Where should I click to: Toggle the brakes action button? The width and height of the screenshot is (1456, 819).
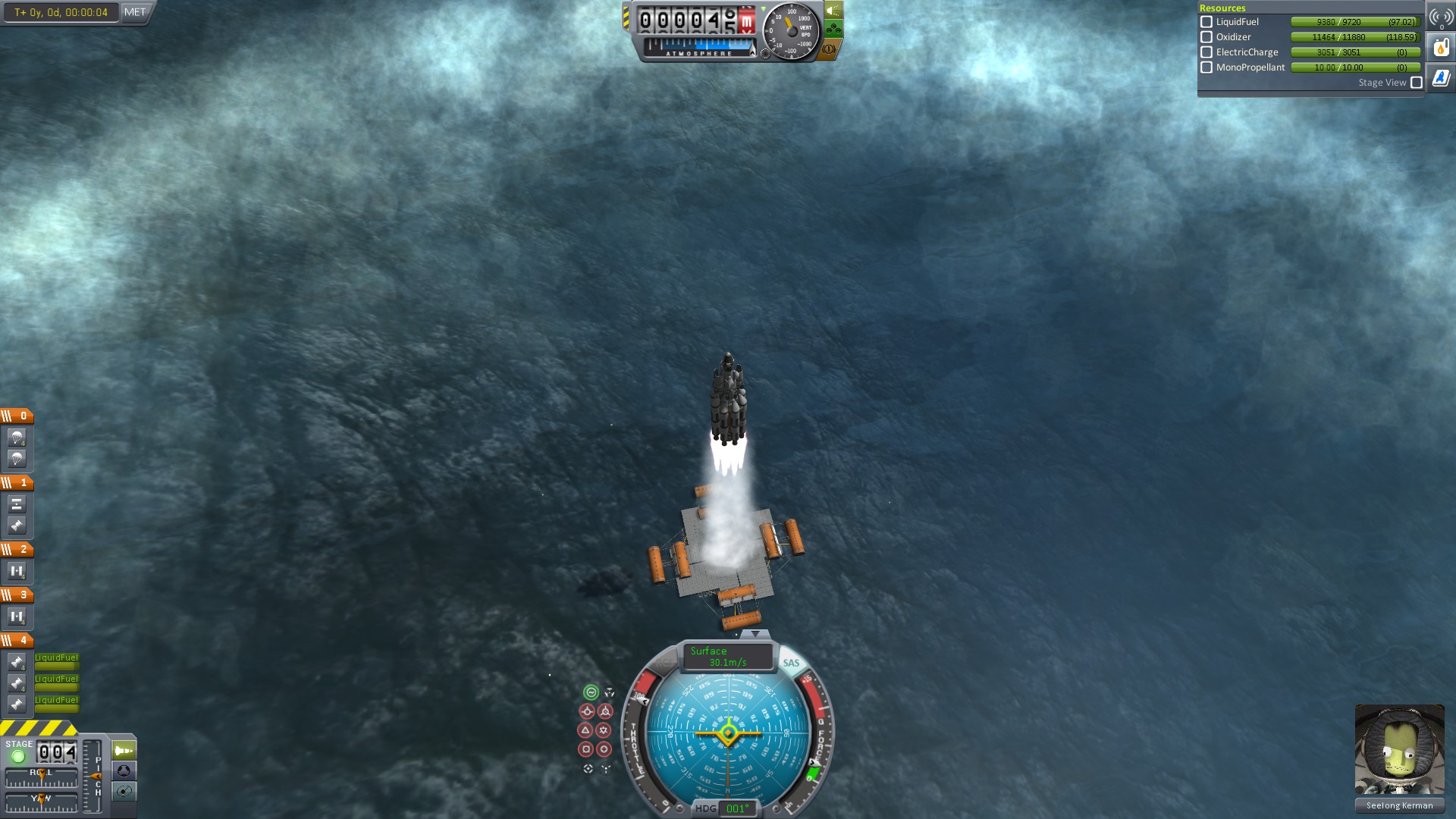pos(830,49)
